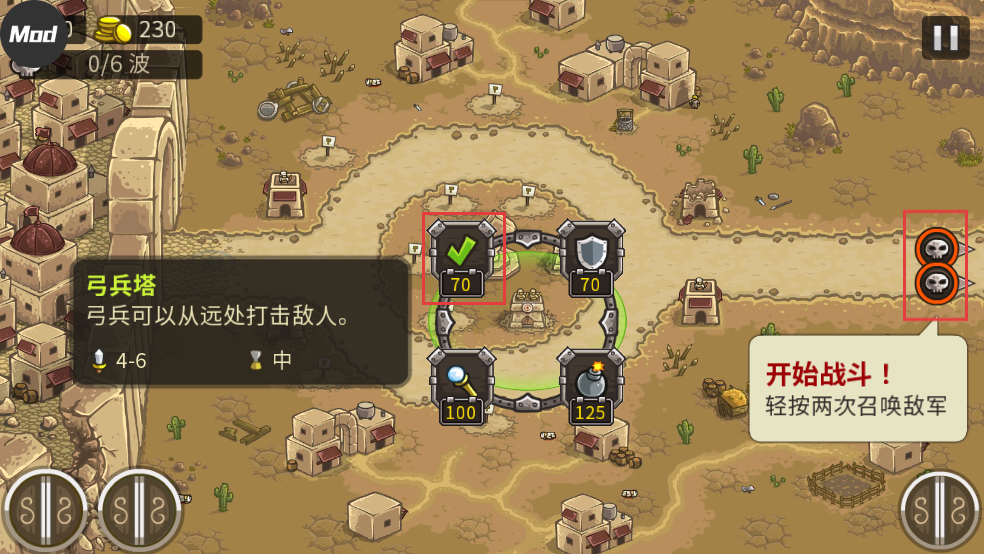Choose the mage tower costing 100 gold

(461, 383)
